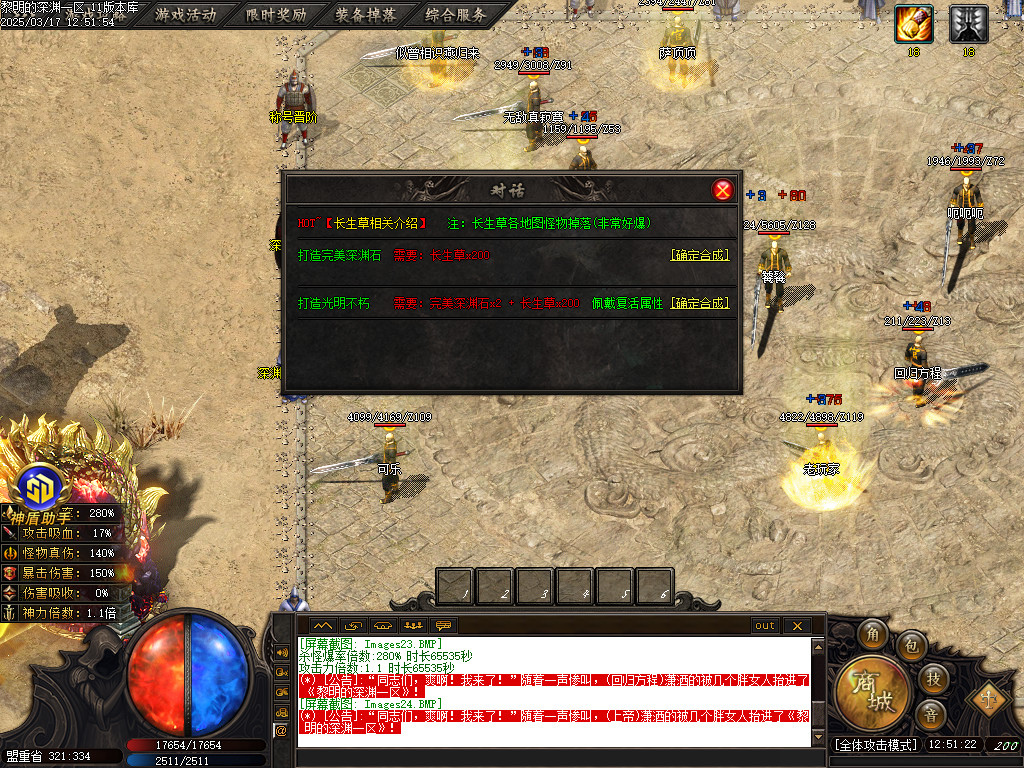Screen dimensions: 1024x768
Task: Switch the 全体攻击模式 attack mode
Action: click(874, 745)
